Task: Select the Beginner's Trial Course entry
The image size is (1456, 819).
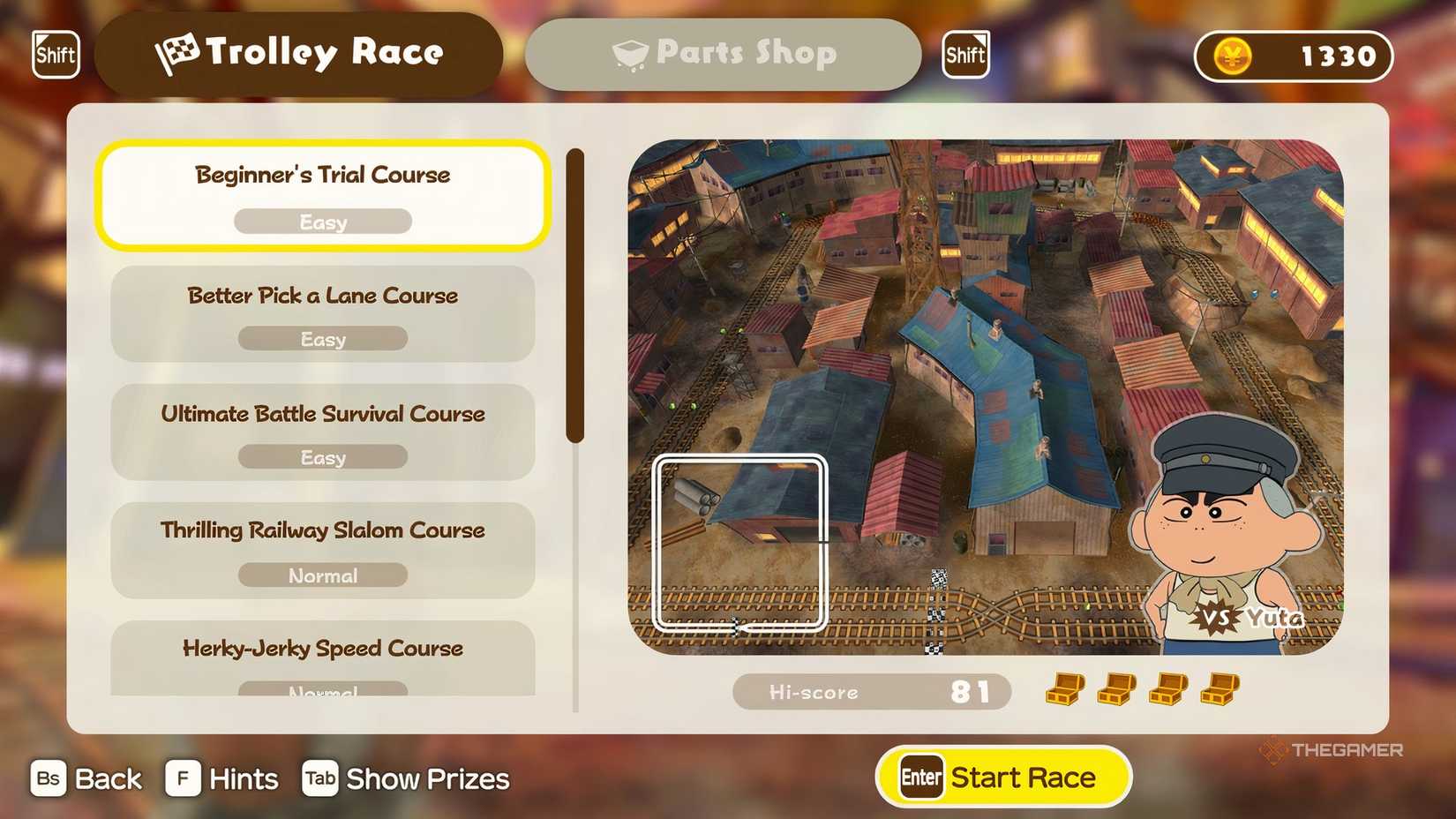Action: point(323,195)
